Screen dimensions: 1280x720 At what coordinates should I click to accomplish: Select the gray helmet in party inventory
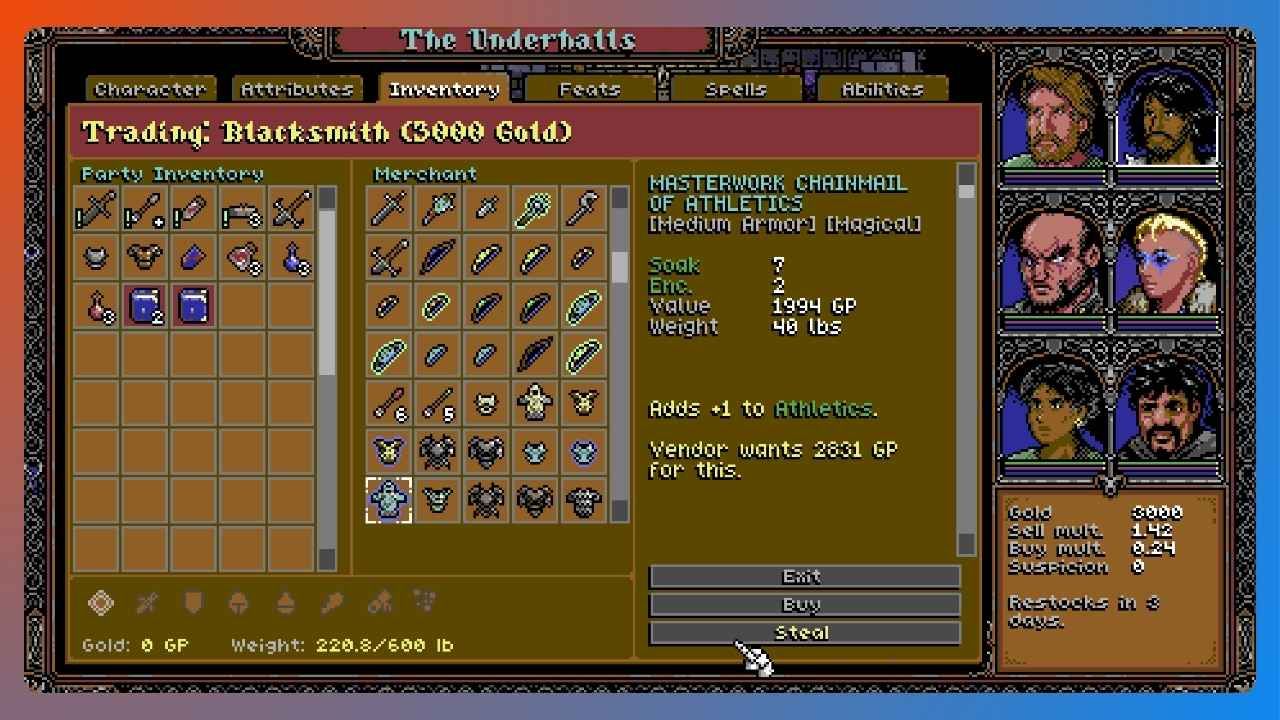tap(96, 258)
